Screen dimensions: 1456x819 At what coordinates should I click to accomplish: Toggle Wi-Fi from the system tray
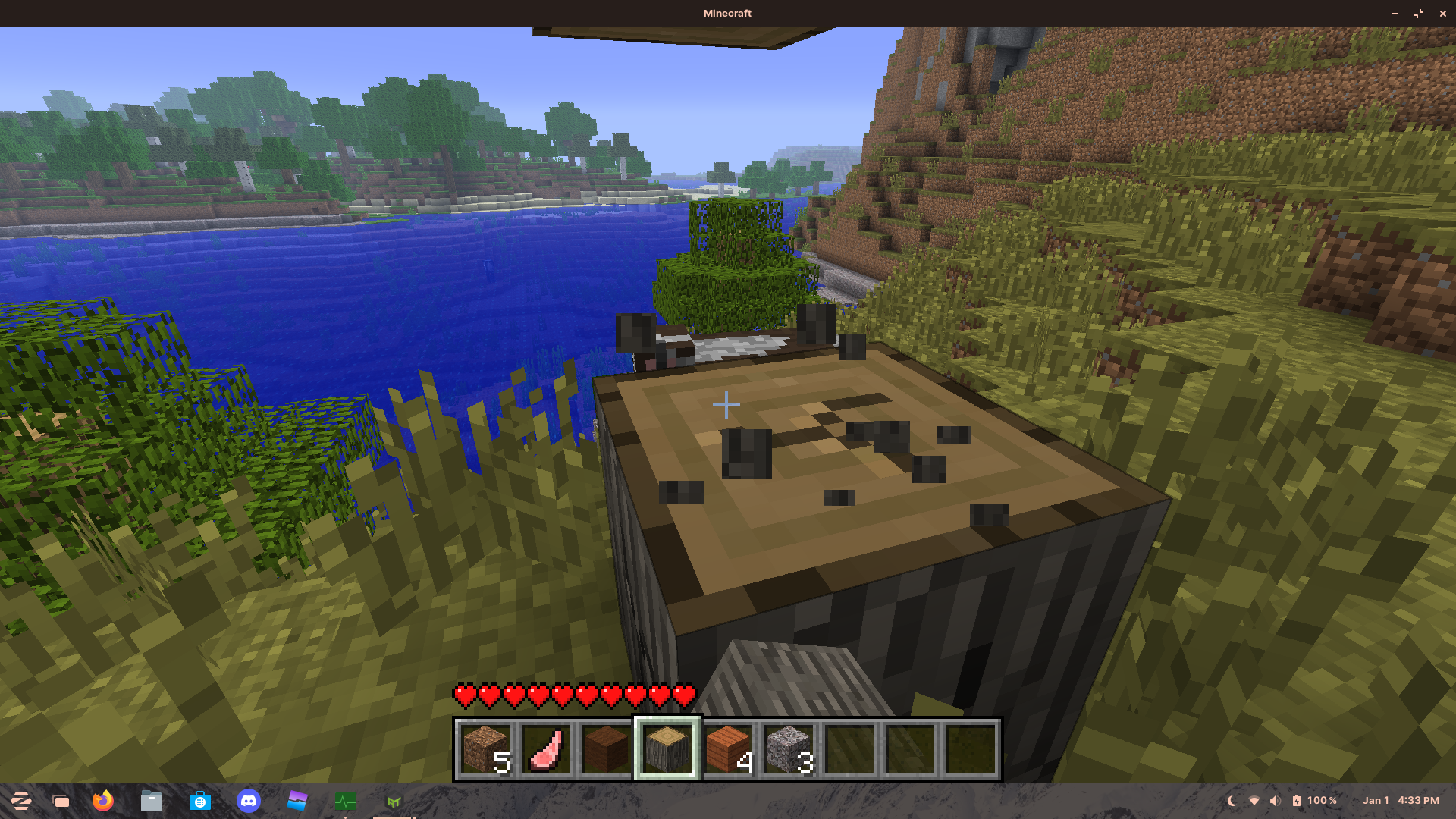pyautogui.click(x=1253, y=800)
